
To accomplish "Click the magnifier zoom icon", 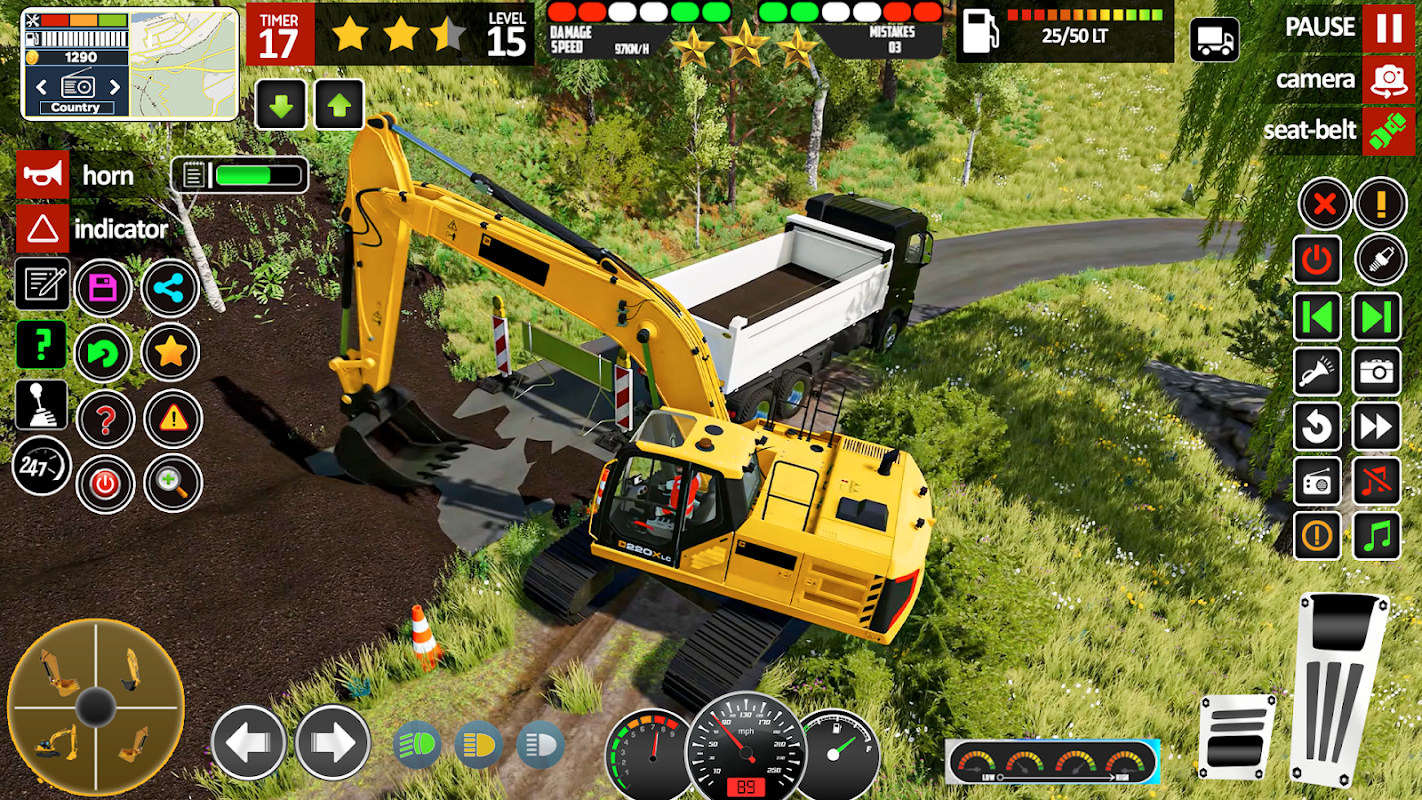I will coord(172,484).
